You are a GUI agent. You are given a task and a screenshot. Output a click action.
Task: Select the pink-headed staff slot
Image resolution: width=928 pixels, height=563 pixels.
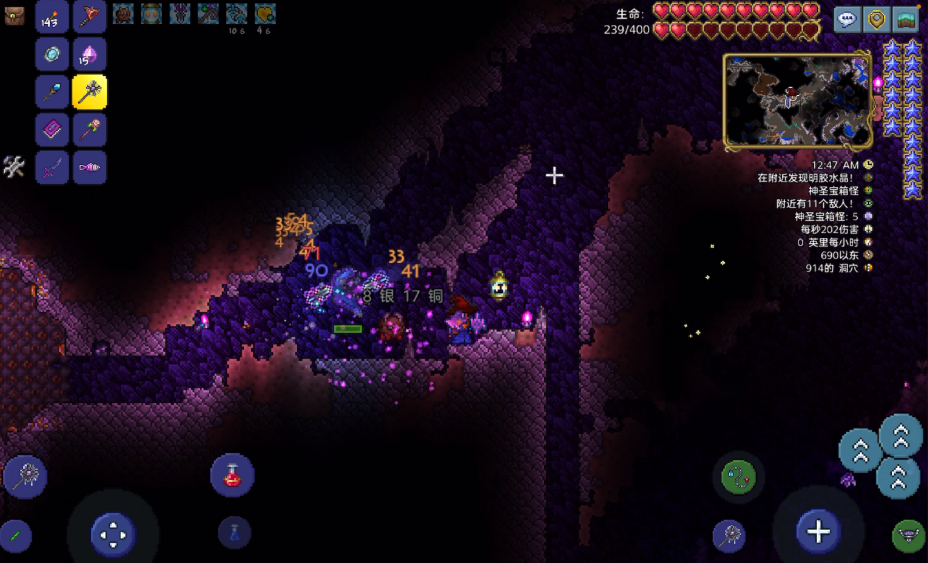point(89,130)
